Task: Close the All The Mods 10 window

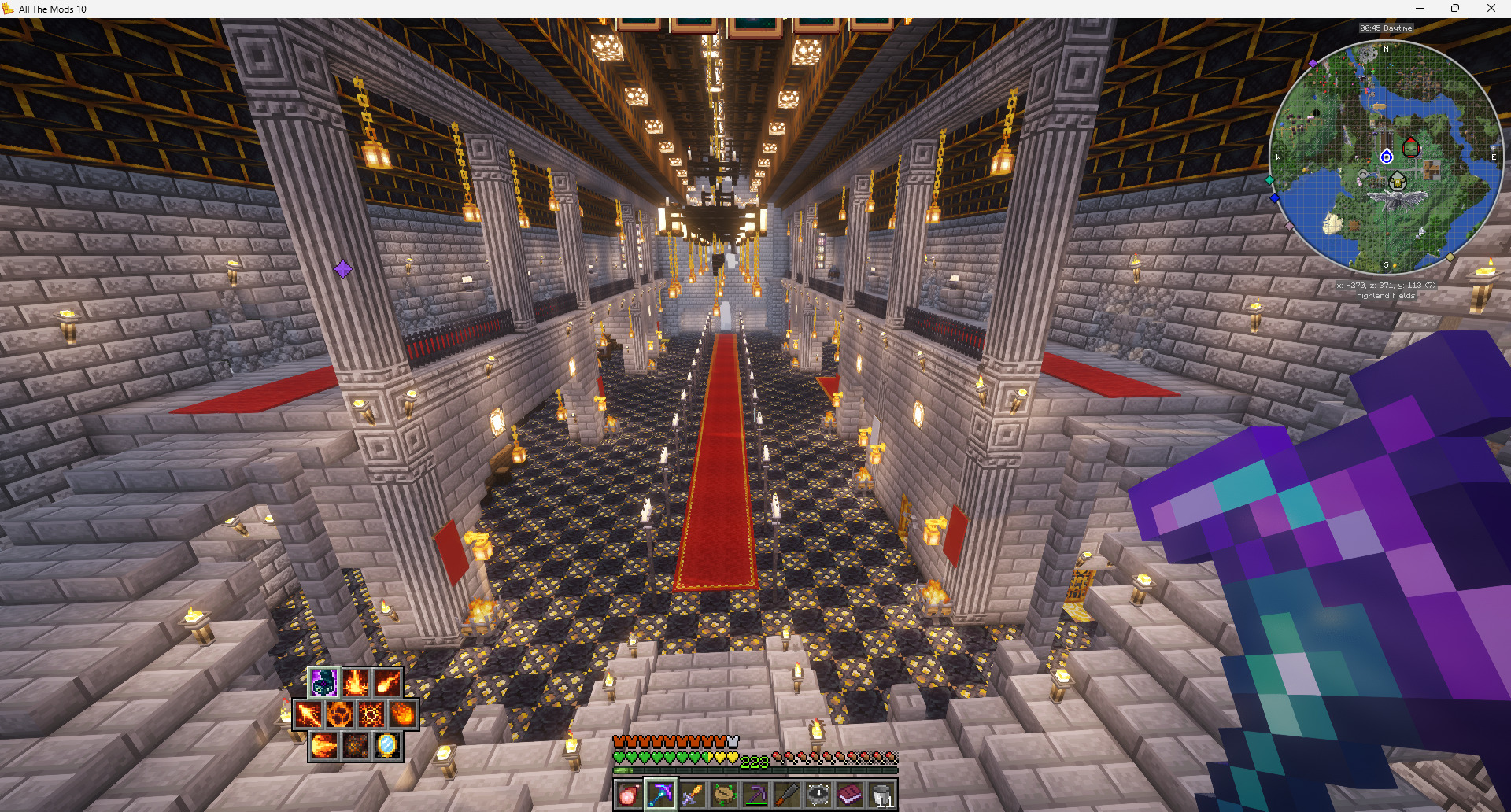Action: (x=1491, y=9)
